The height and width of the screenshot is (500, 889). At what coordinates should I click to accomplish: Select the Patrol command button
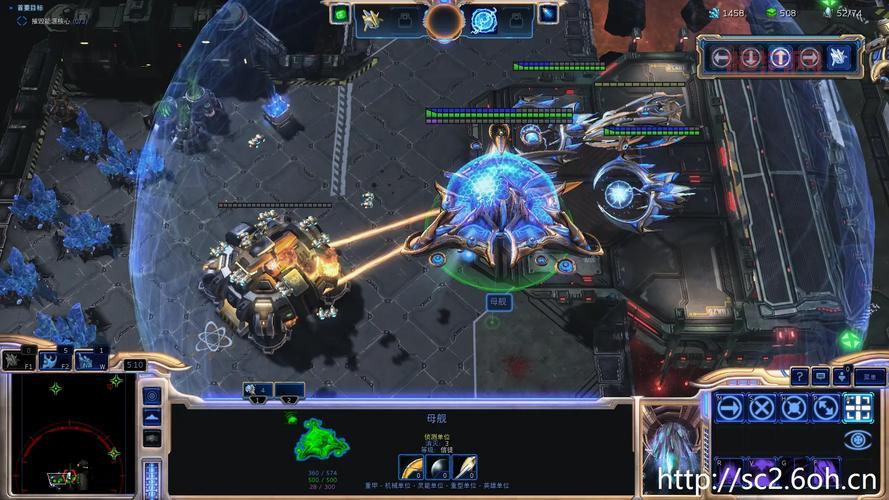click(826, 407)
